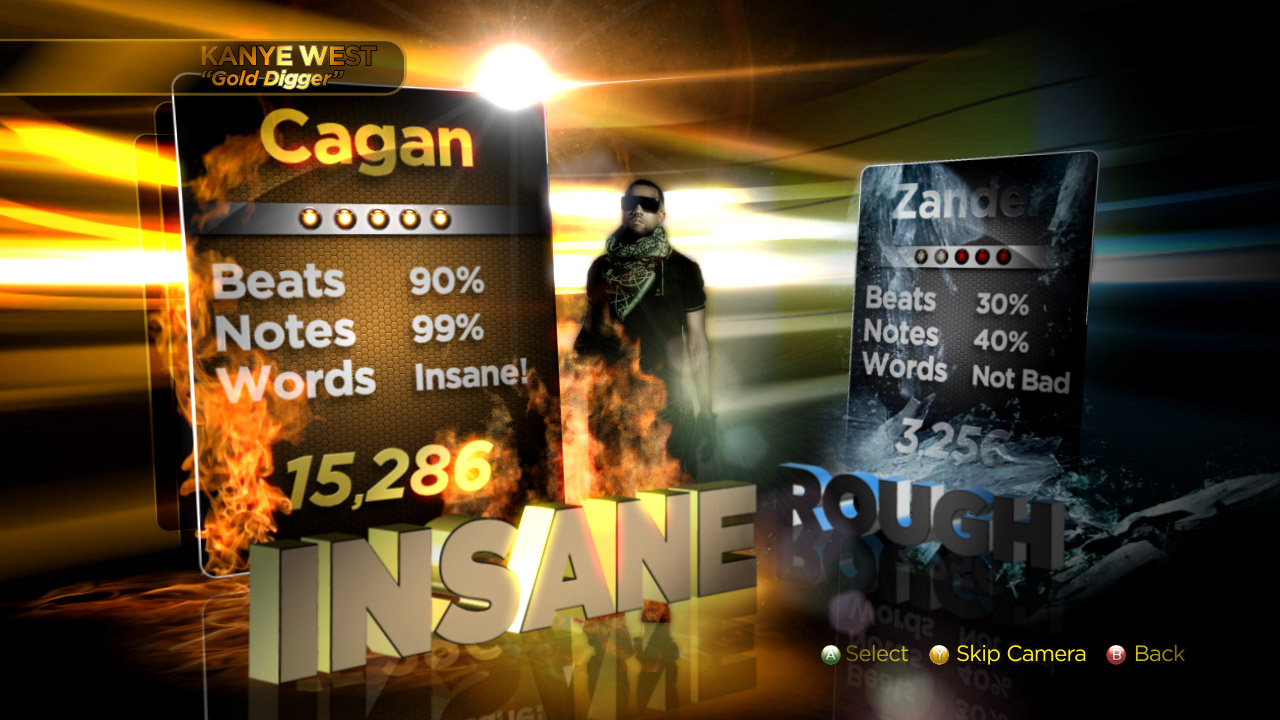Toggle Zander's star rating row
Viewport: 1280px width, 720px height.
tap(962, 256)
